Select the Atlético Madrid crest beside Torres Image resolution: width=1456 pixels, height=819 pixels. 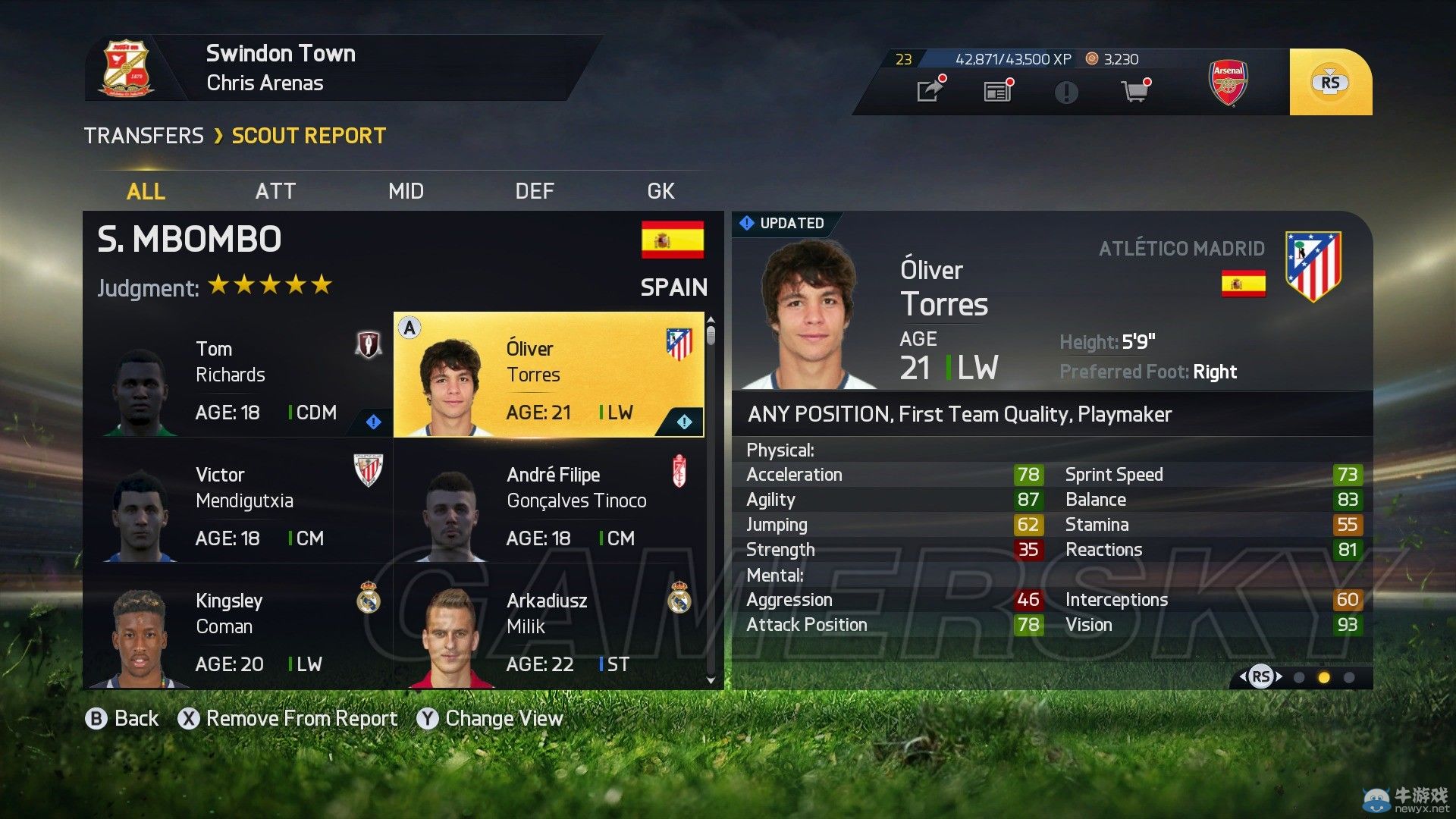coord(1313,265)
